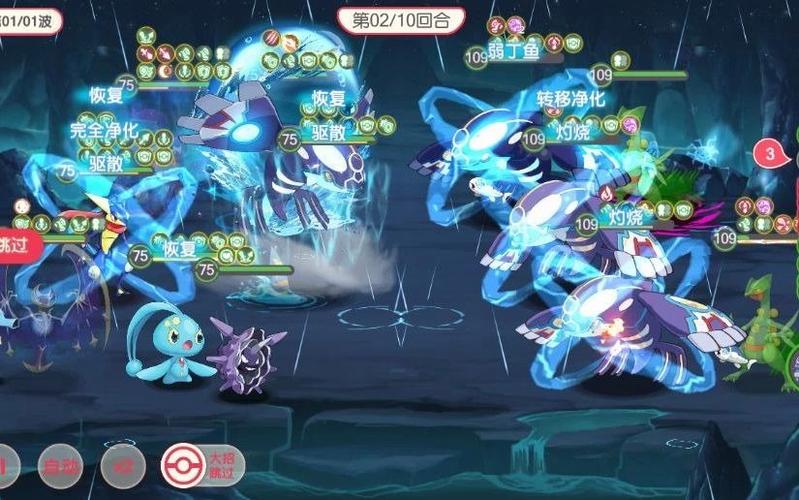The width and height of the screenshot is (799, 500).
Task: Open the red speech bubble showing 3
Action: [771, 155]
